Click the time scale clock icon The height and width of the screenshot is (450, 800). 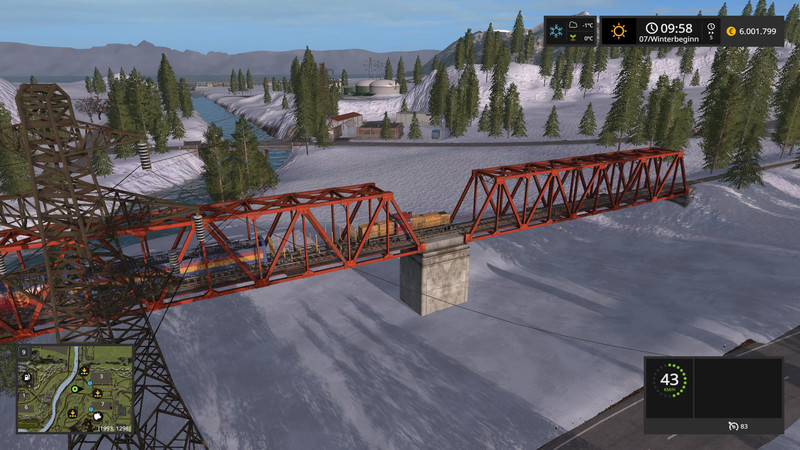(711, 27)
